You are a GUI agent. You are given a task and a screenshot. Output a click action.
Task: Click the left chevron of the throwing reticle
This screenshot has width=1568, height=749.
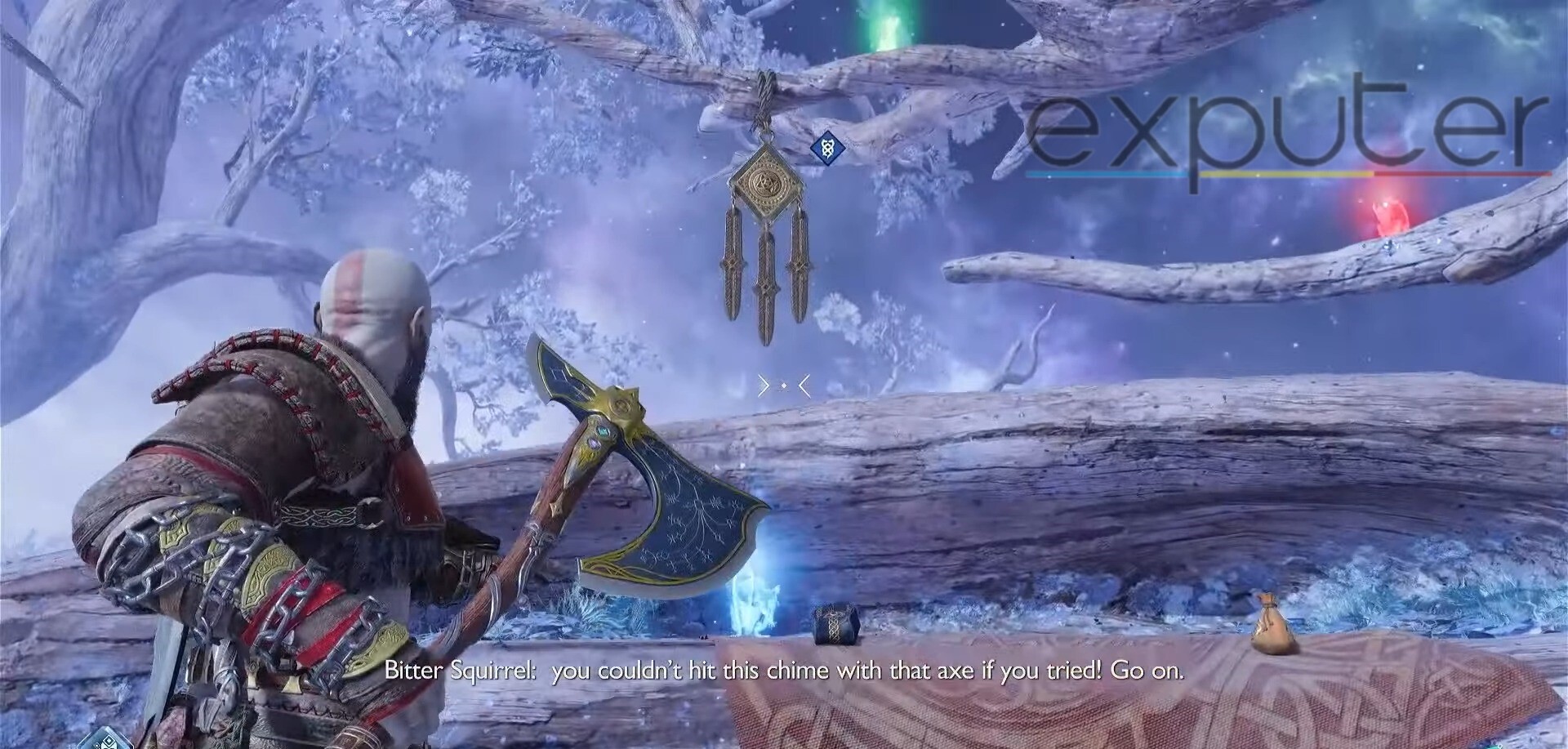(x=762, y=386)
